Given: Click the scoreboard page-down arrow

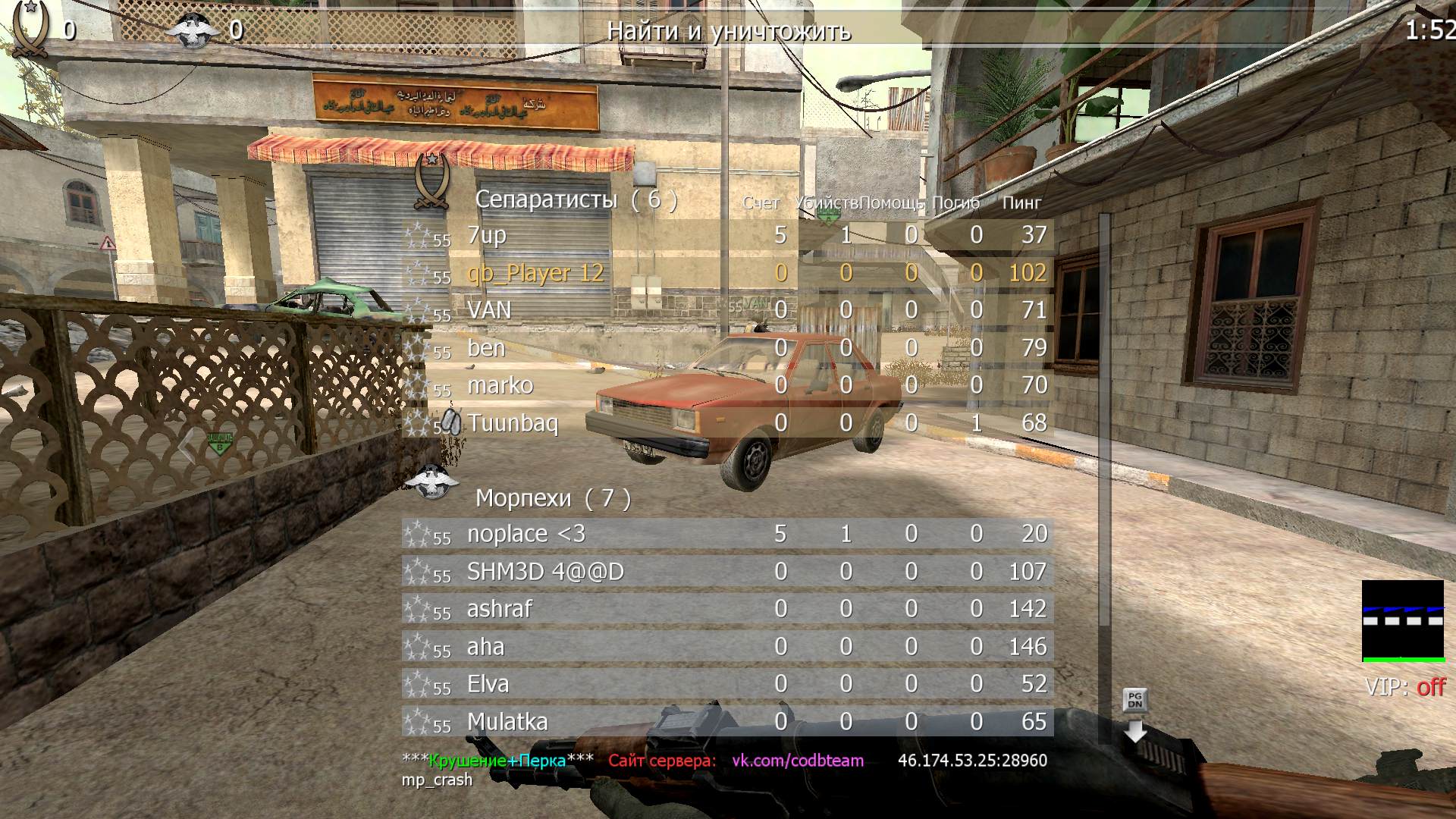Looking at the screenshot, I should pos(1135,729).
